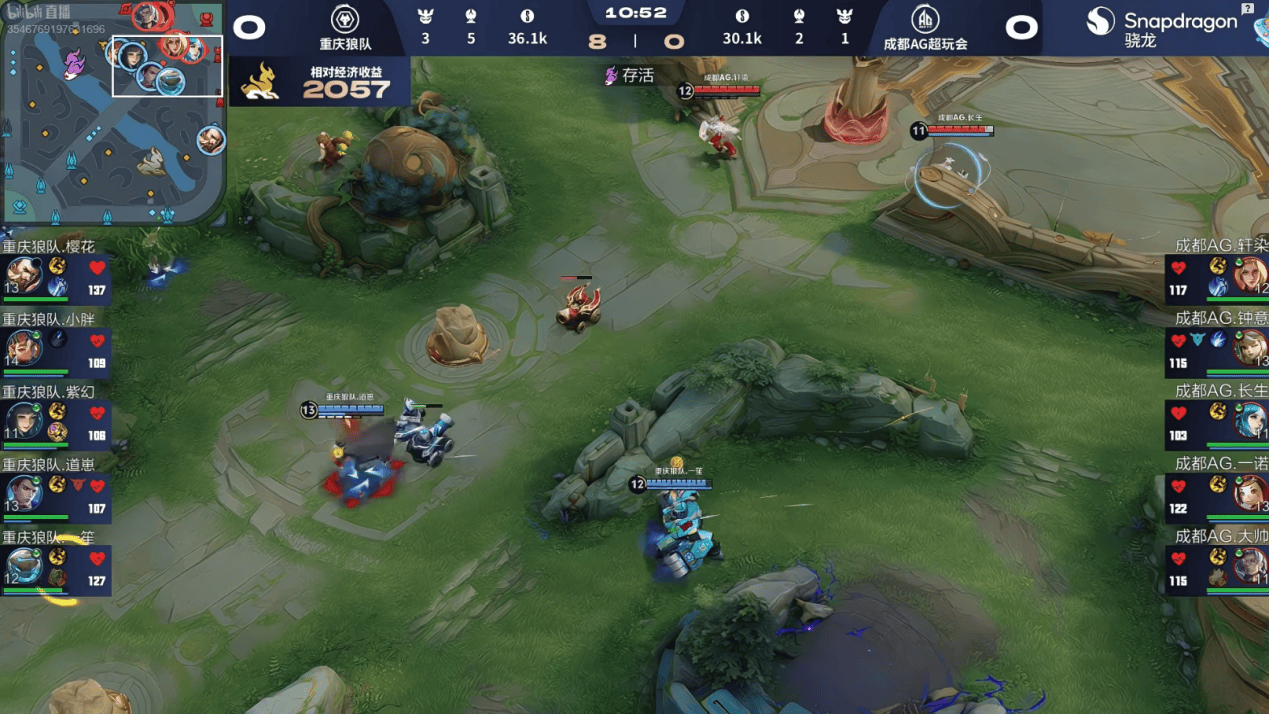Click the red triangle skill icon for 道崽

tap(78, 485)
